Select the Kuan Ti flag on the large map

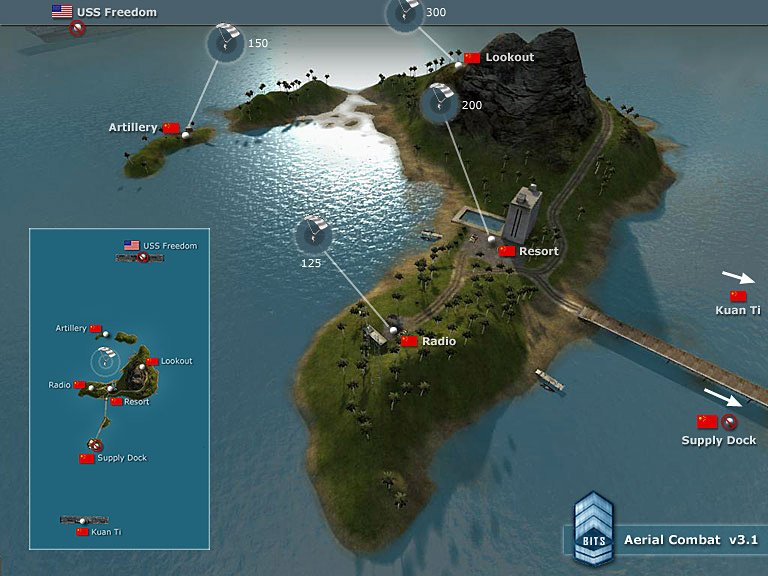point(738,297)
